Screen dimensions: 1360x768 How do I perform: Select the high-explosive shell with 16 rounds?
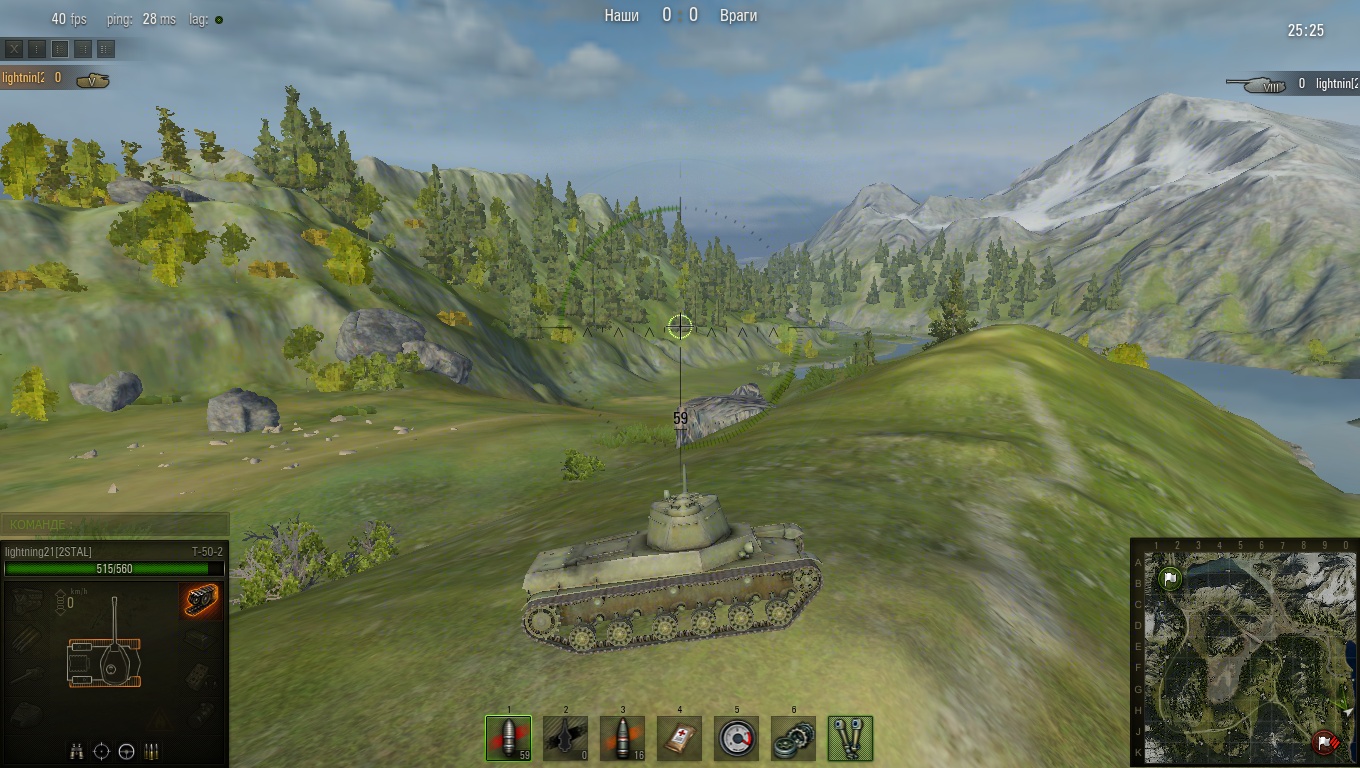pyautogui.click(x=623, y=738)
